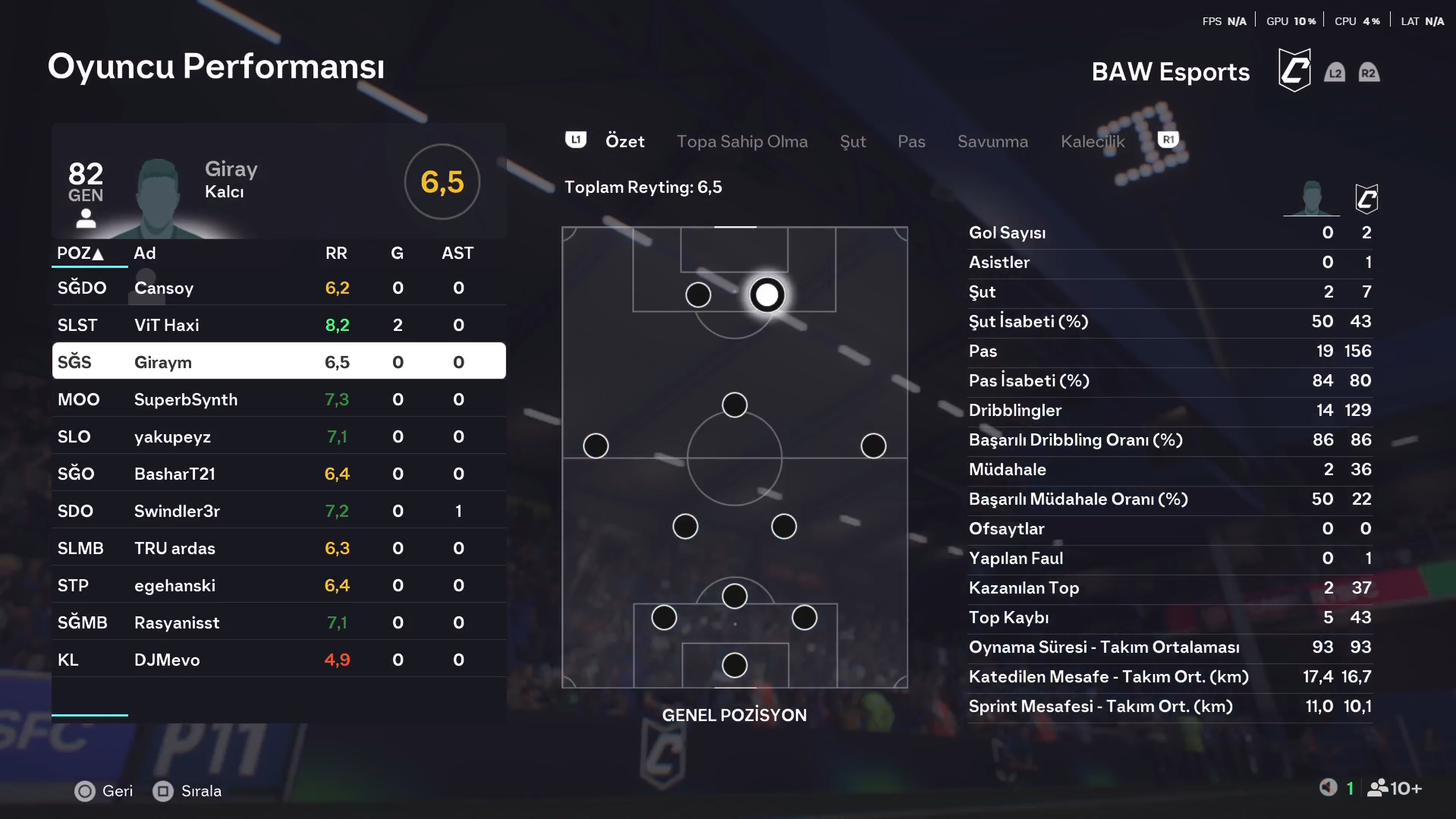
Task: Select egehanski player row
Action: [x=278, y=585]
